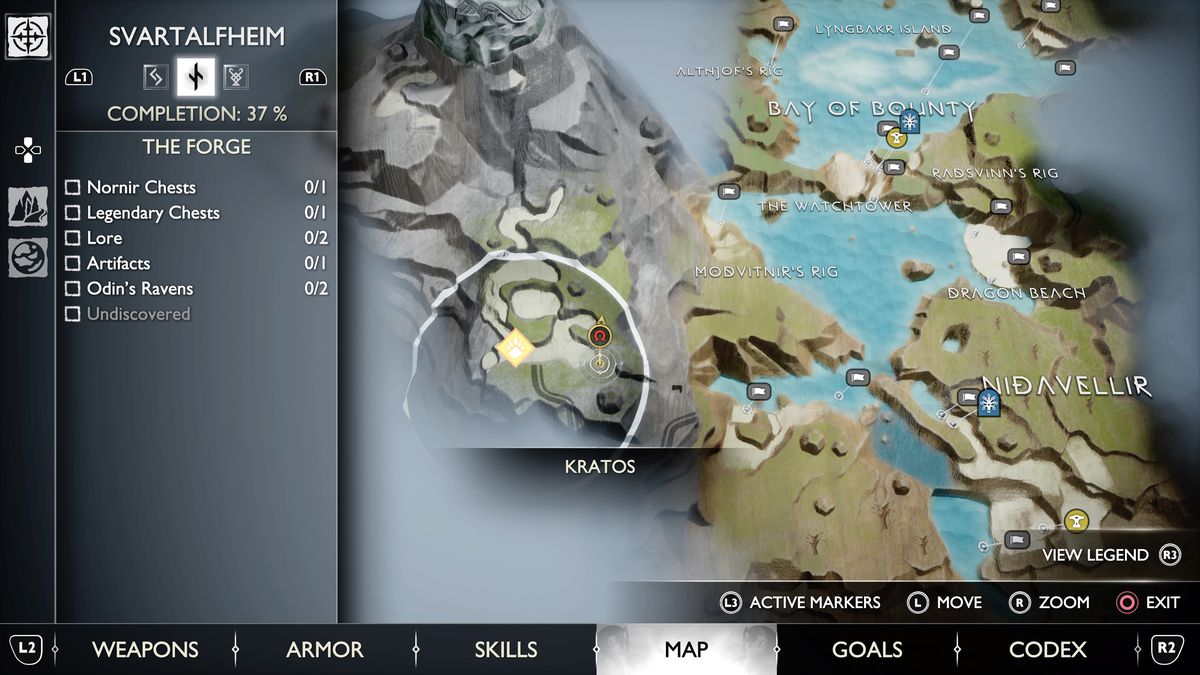Open the mountain region icon in sidebar
Screen dimensions: 1200x675
(x=27, y=207)
